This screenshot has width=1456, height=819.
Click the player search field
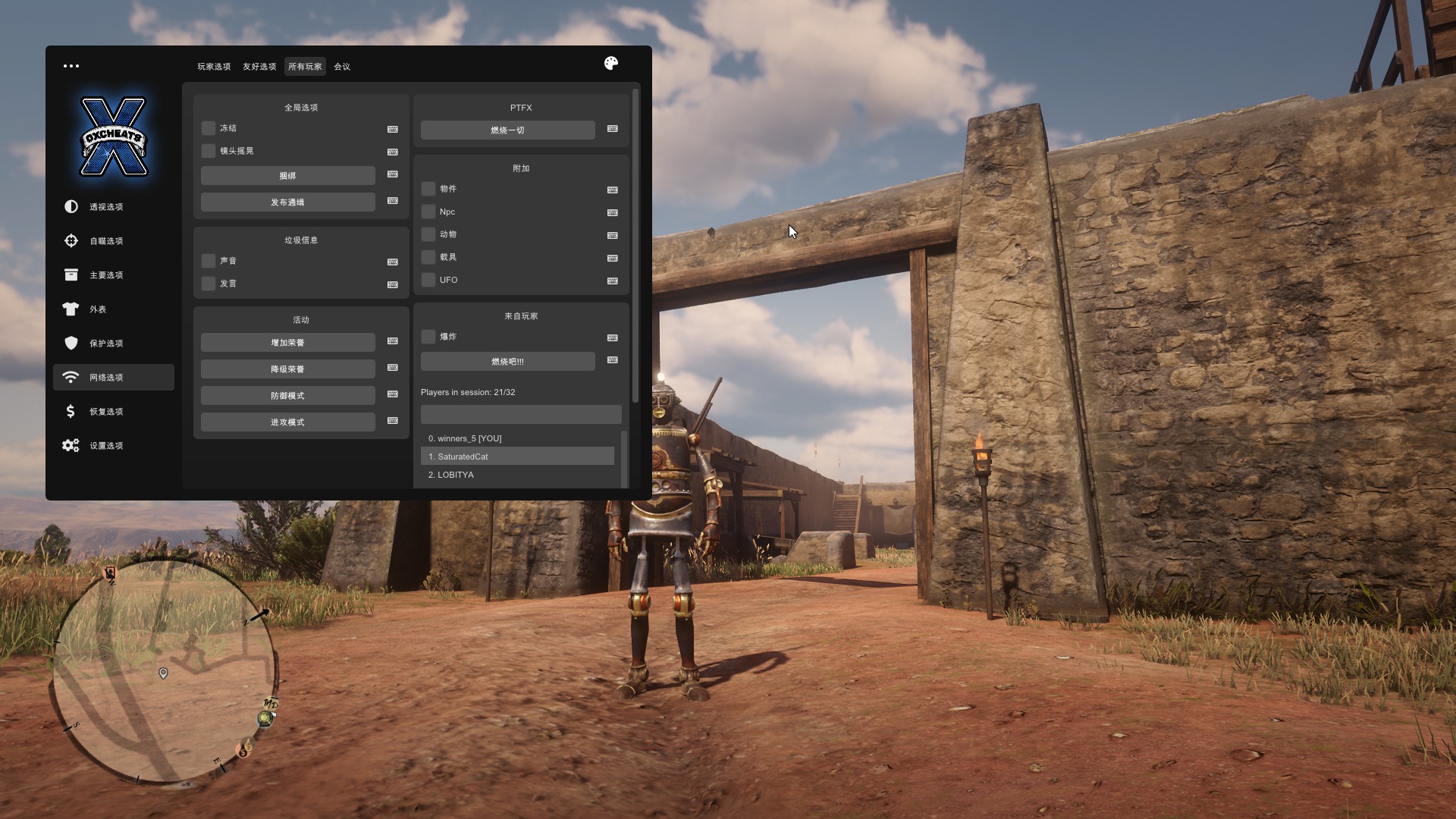pyautogui.click(x=521, y=414)
